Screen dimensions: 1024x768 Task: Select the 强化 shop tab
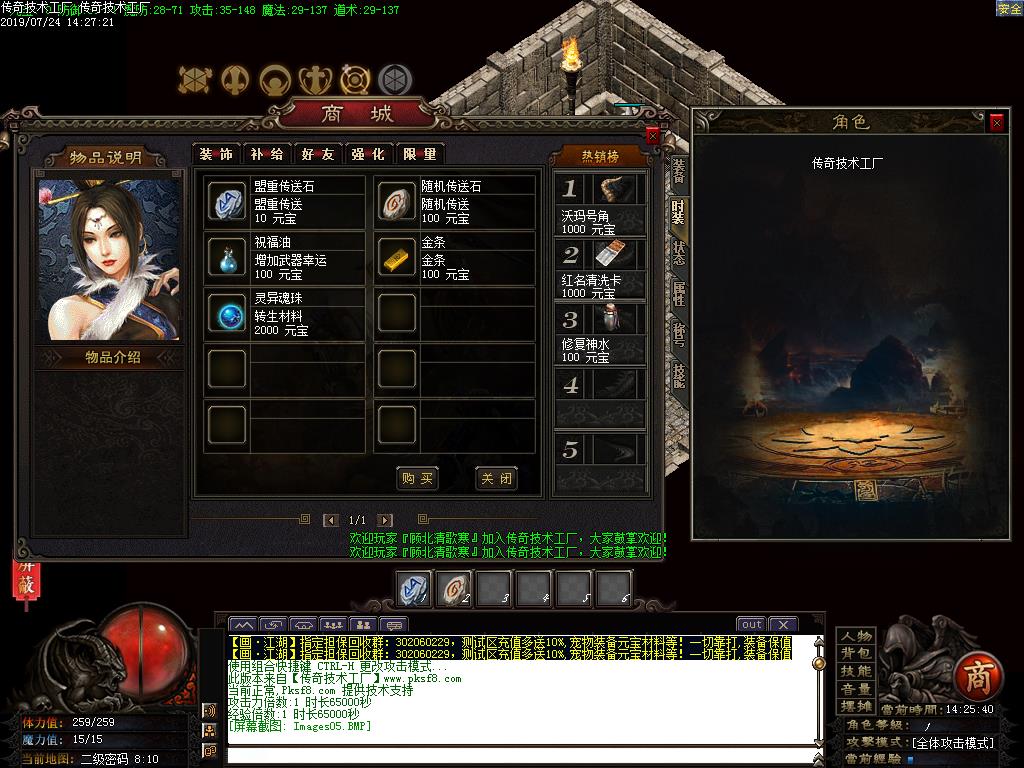[367, 154]
